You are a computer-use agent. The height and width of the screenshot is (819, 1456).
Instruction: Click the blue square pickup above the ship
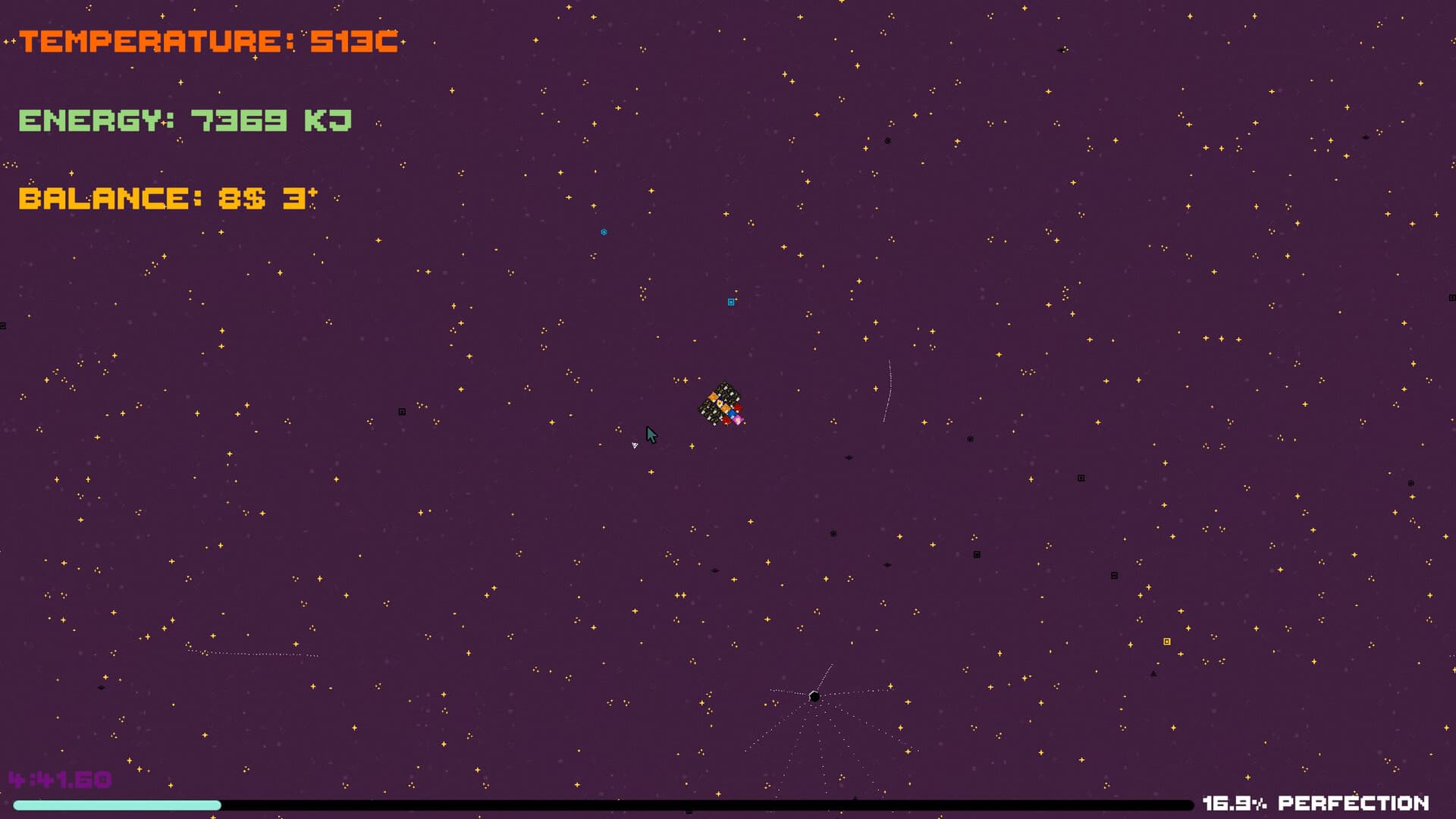point(730,301)
